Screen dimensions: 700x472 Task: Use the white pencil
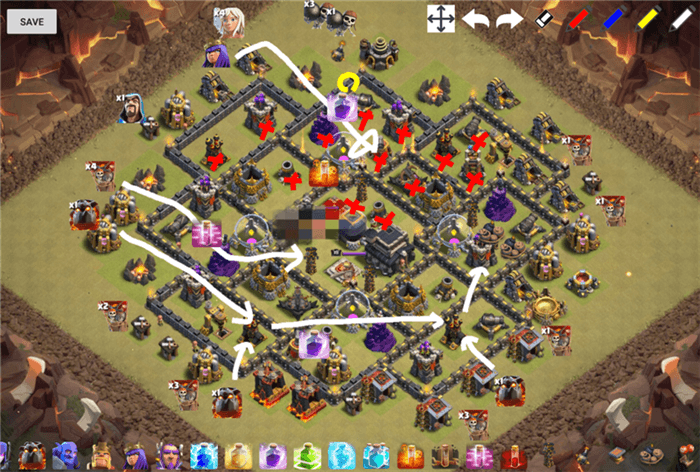[681, 18]
